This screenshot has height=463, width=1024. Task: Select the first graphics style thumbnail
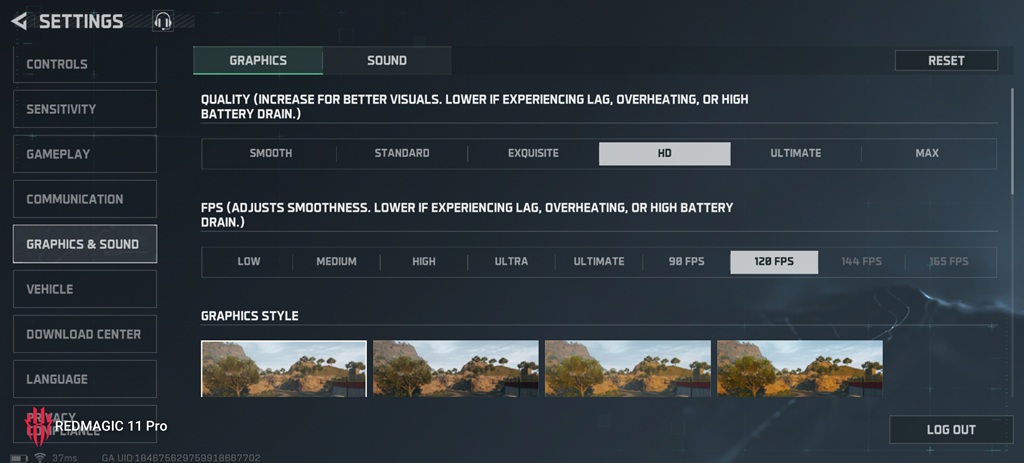click(284, 368)
